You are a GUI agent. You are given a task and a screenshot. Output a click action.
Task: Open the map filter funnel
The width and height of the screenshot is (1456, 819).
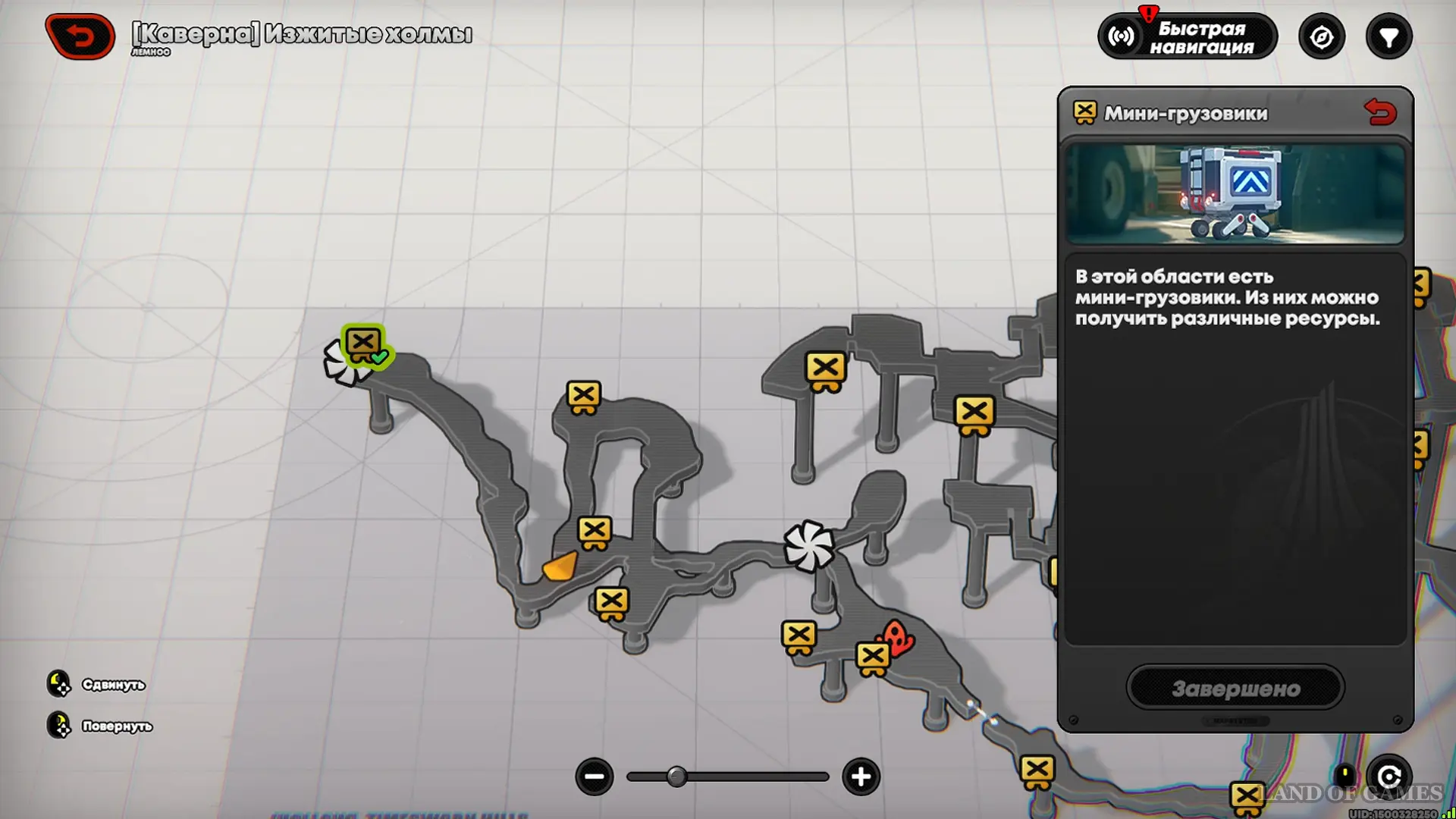point(1389,36)
